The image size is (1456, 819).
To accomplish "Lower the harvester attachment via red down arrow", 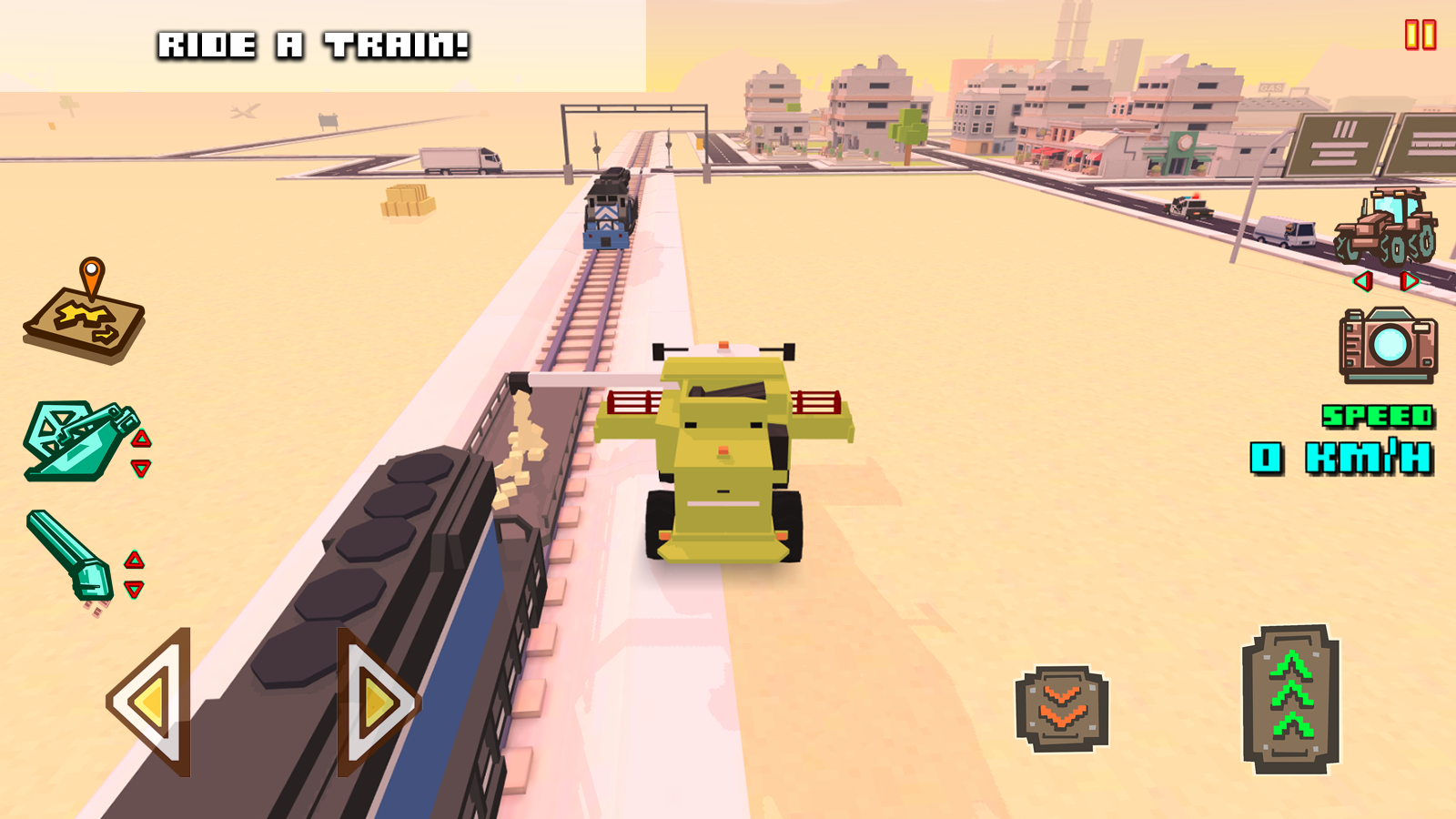I will click(x=141, y=467).
